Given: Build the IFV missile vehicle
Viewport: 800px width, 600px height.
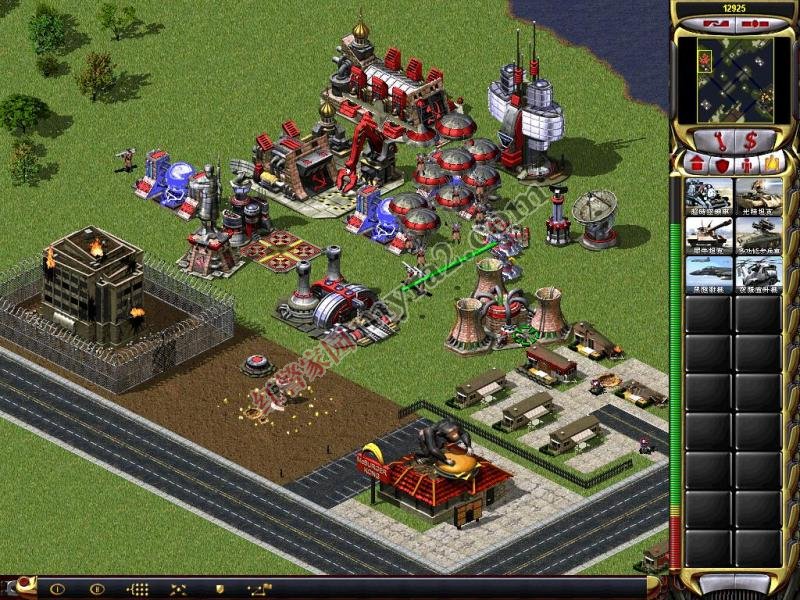Looking at the screenshot, I should click(x=758, y=236).
